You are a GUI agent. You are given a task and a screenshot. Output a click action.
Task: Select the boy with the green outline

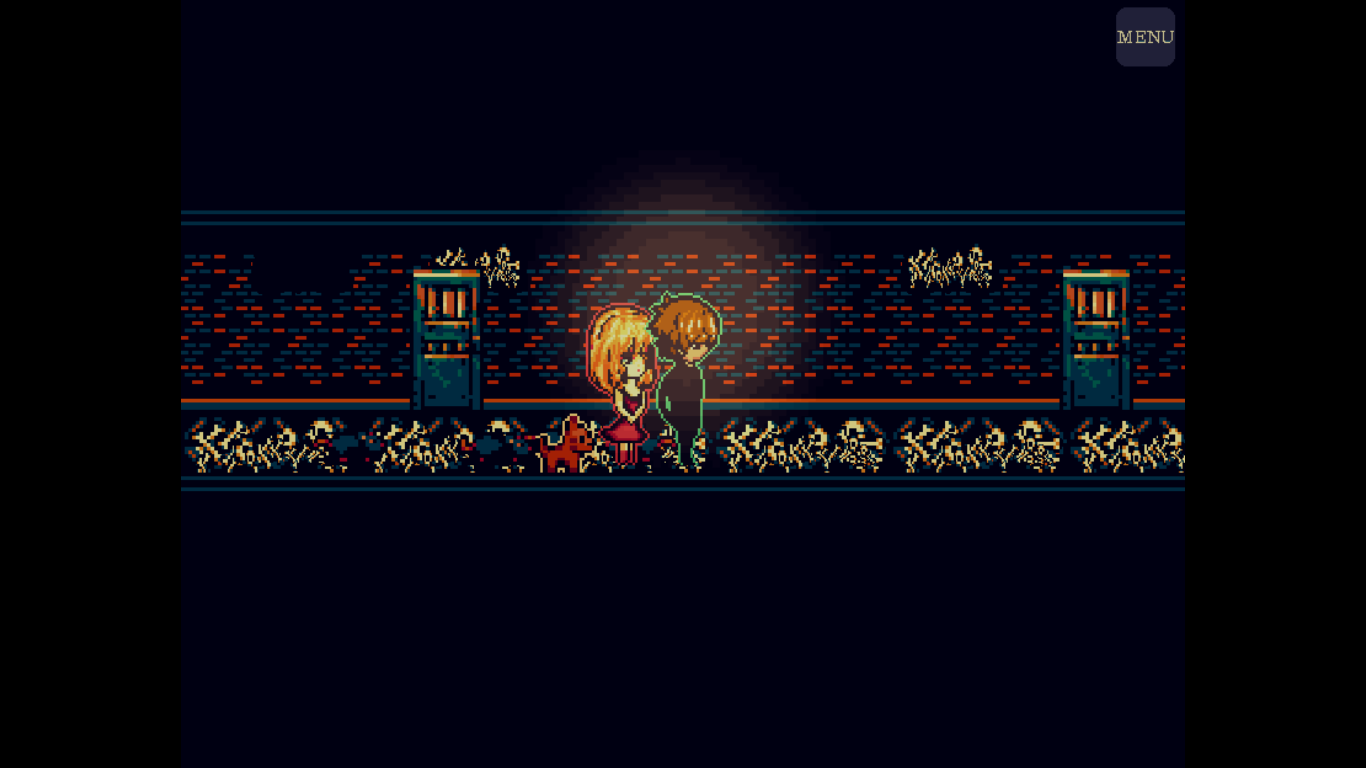pos(684,380)
